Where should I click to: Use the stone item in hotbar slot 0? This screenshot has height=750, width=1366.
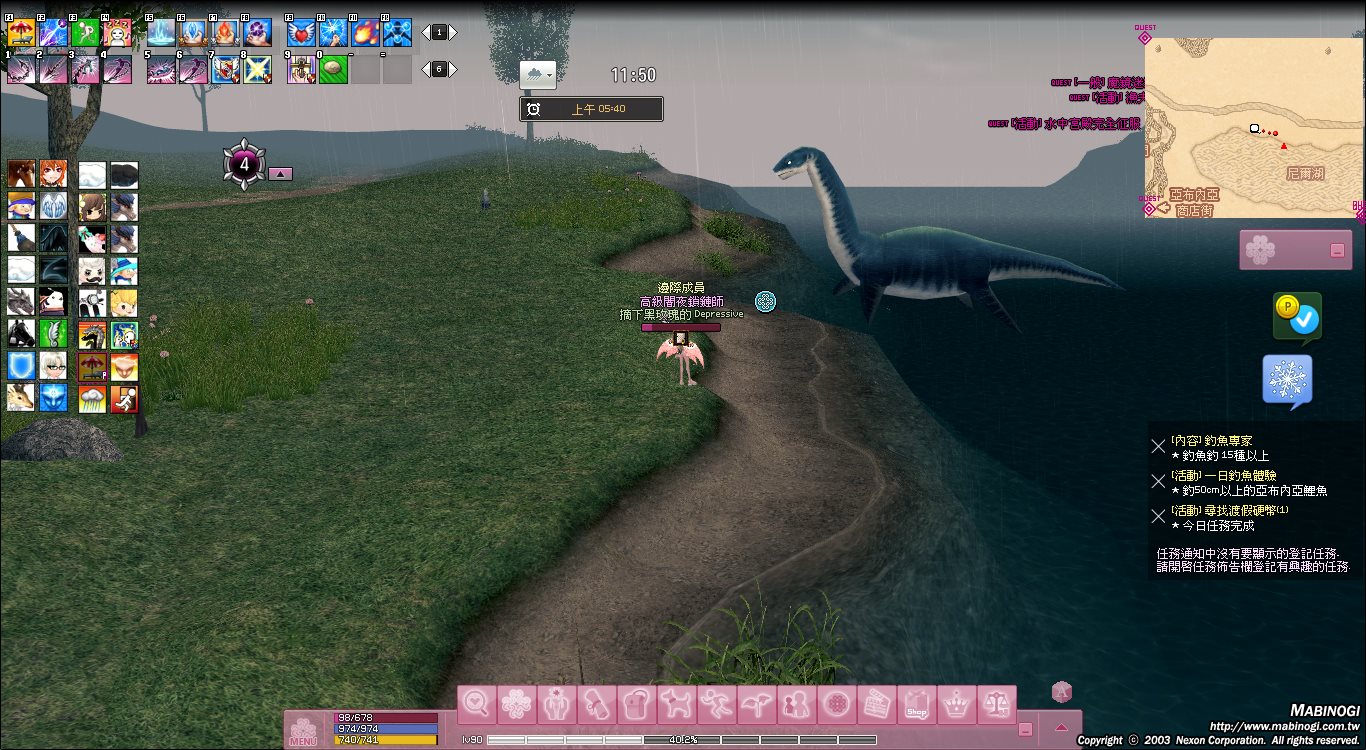pos(333,69)
